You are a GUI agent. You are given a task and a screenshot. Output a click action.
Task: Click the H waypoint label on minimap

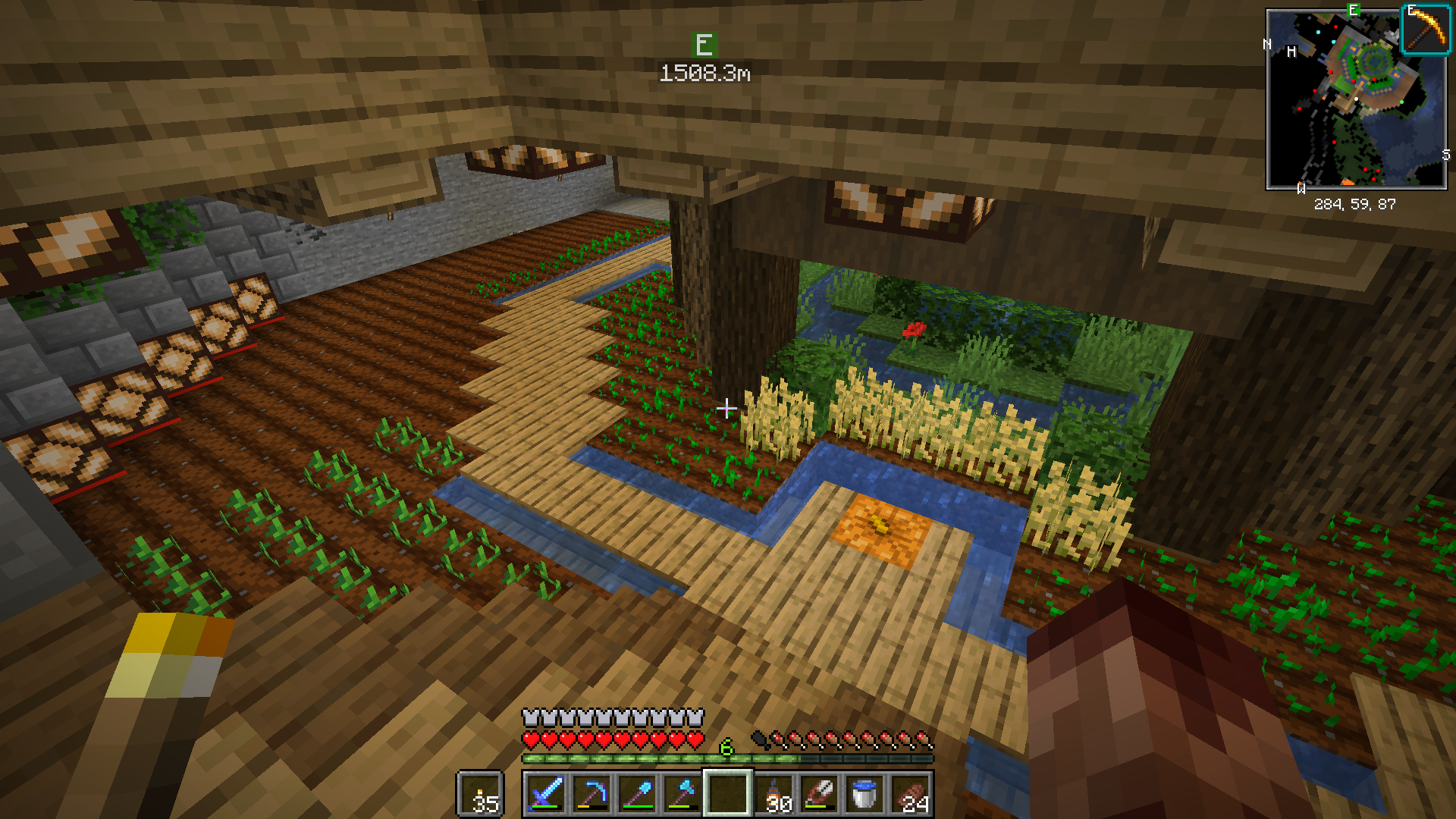pos(1291,52)
